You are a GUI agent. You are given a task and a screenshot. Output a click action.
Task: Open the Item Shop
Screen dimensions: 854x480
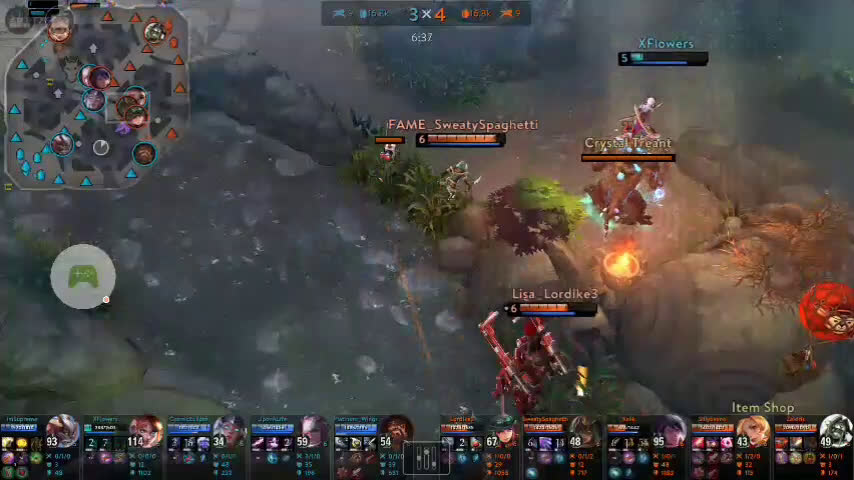pos(762,408)
